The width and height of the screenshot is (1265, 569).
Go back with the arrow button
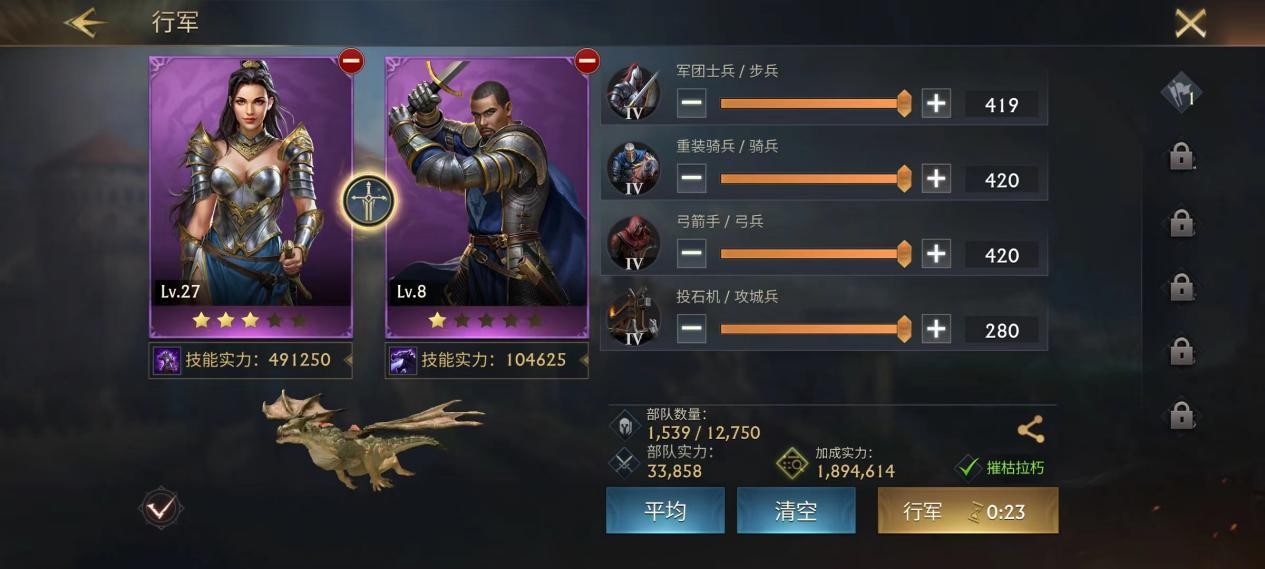pyautogui.click(x=85, y=23)
